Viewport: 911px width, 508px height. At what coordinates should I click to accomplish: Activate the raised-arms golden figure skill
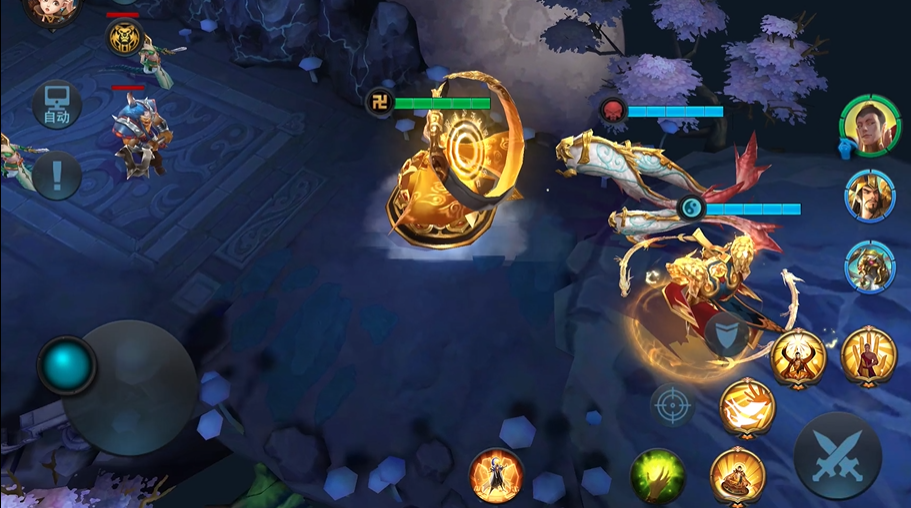click(798, 357)
